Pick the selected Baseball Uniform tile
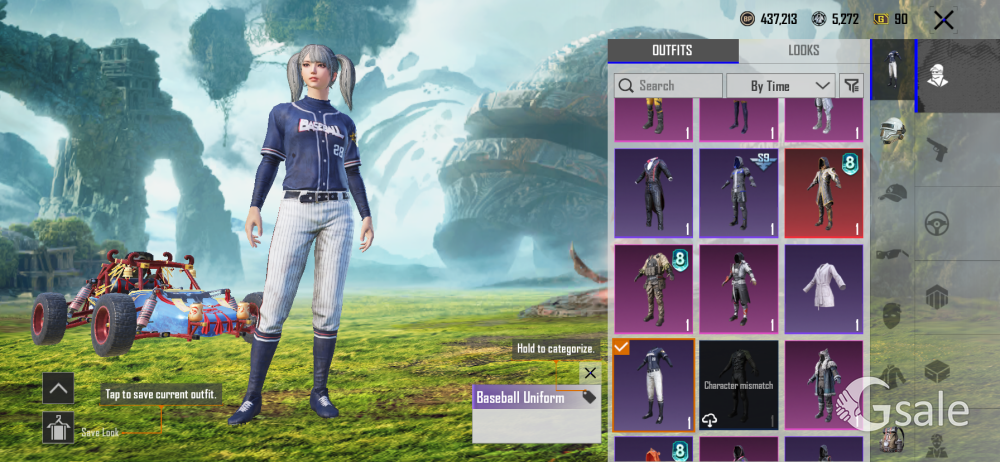This screenshot has width=1000, height=462. [653, 385]
